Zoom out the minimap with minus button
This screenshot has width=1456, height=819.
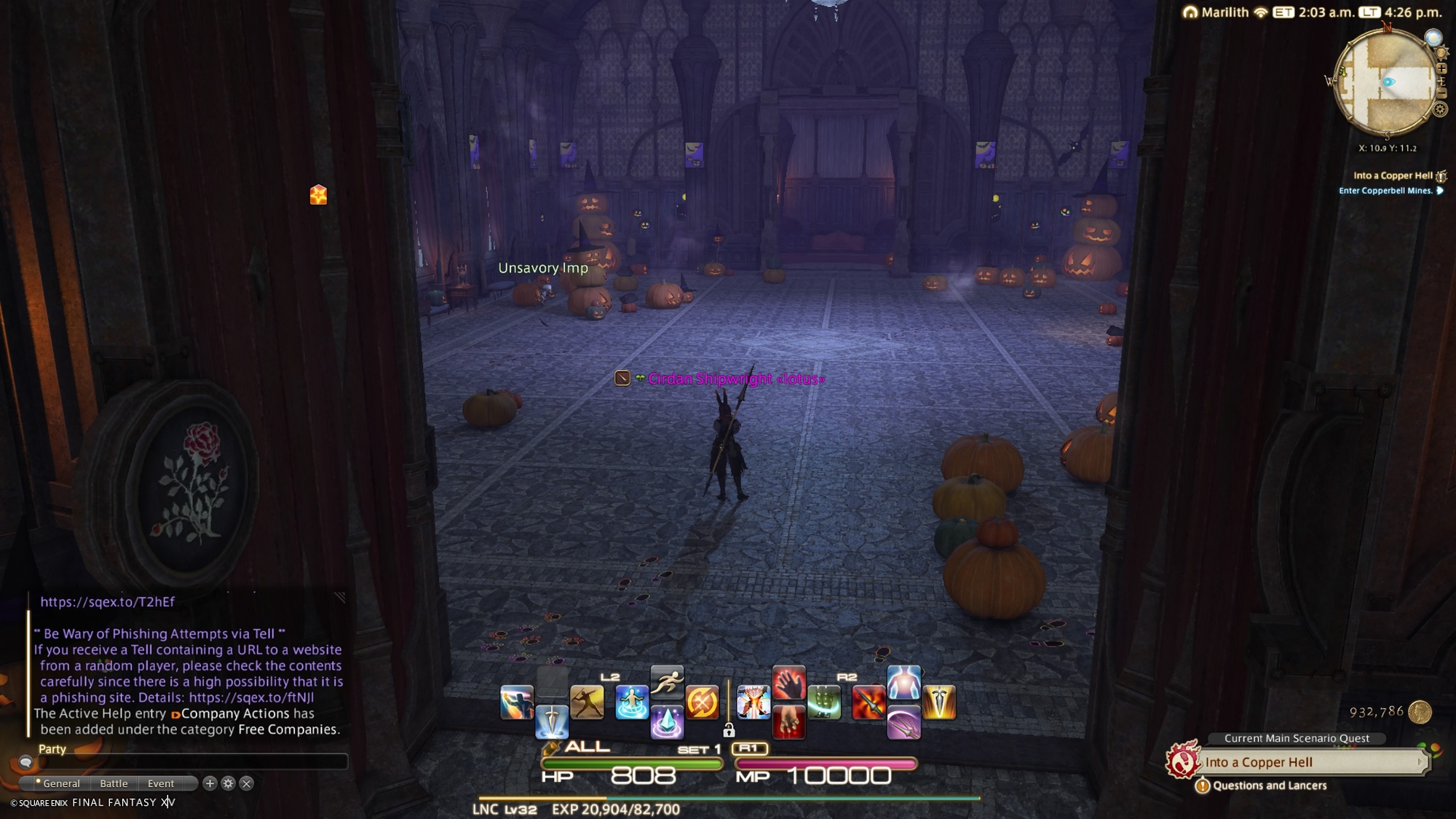(x=1441, y=93)
